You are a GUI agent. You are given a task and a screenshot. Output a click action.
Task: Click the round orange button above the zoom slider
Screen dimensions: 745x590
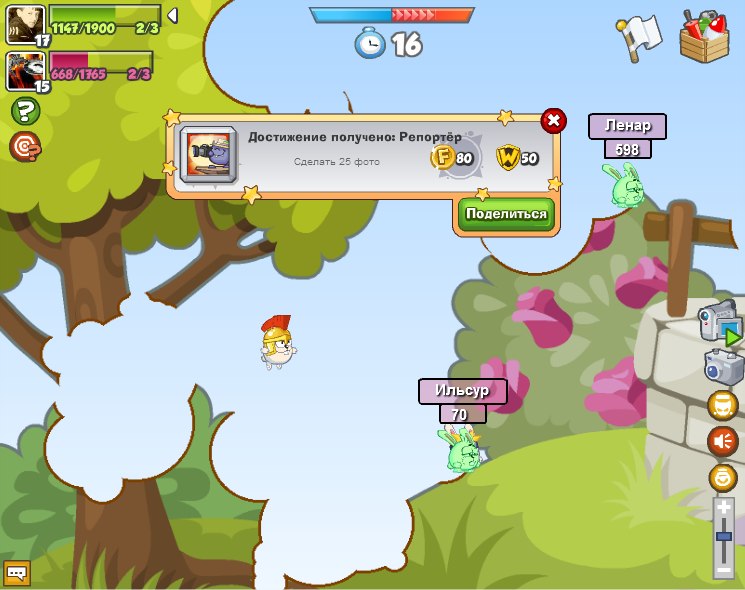point(722,477)
